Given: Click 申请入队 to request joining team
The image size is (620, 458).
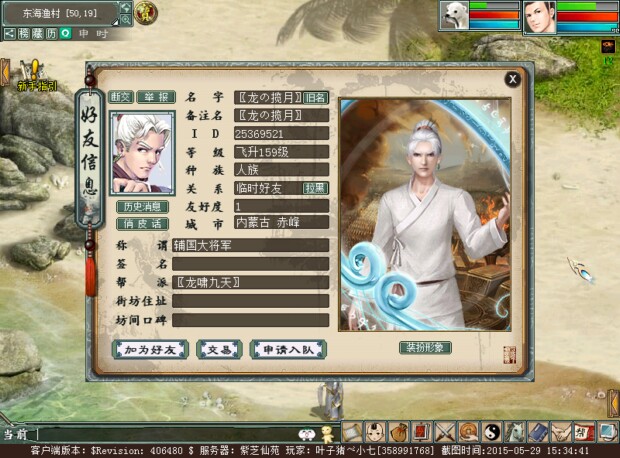Looking at the screenshot, I should (288, 349).
